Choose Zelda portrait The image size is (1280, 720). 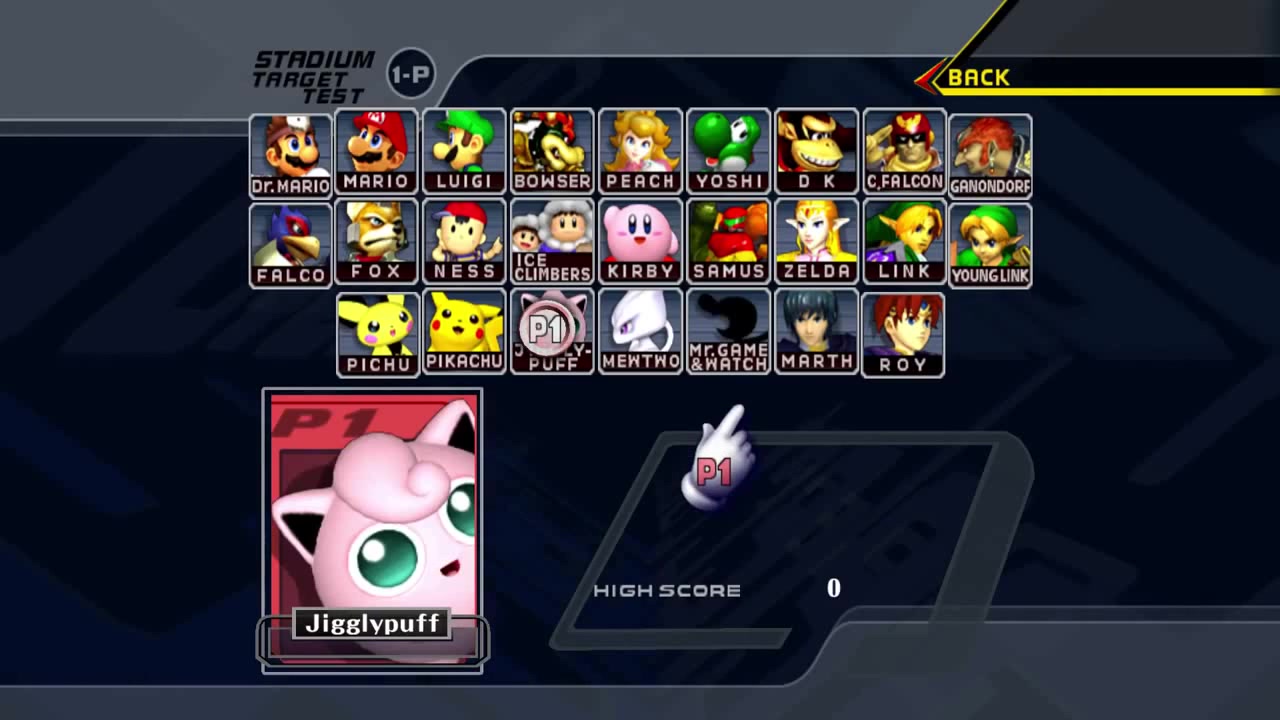[816, 241]
